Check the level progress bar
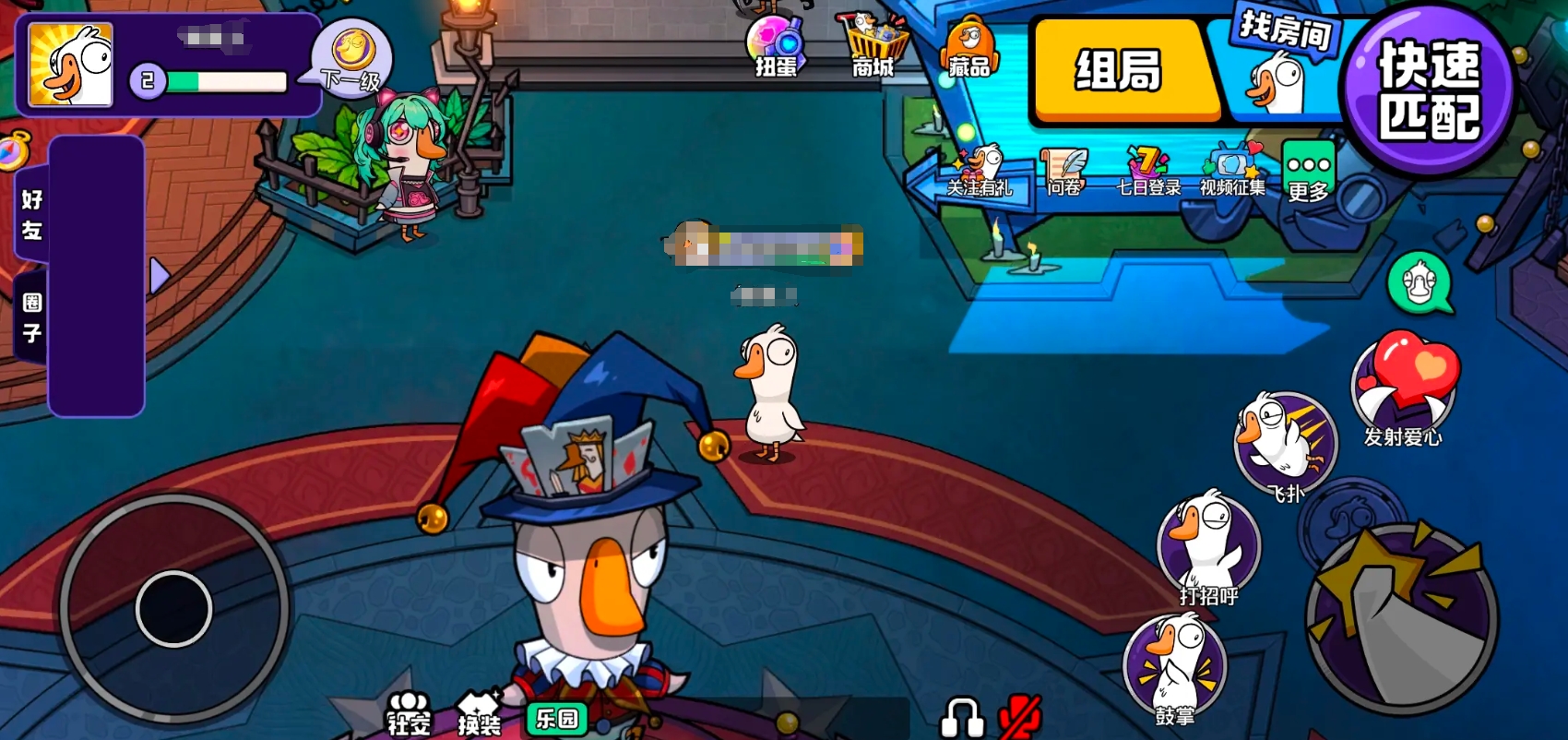Image resolution: width=1568 pixels, height=740 pixels. 224,81
